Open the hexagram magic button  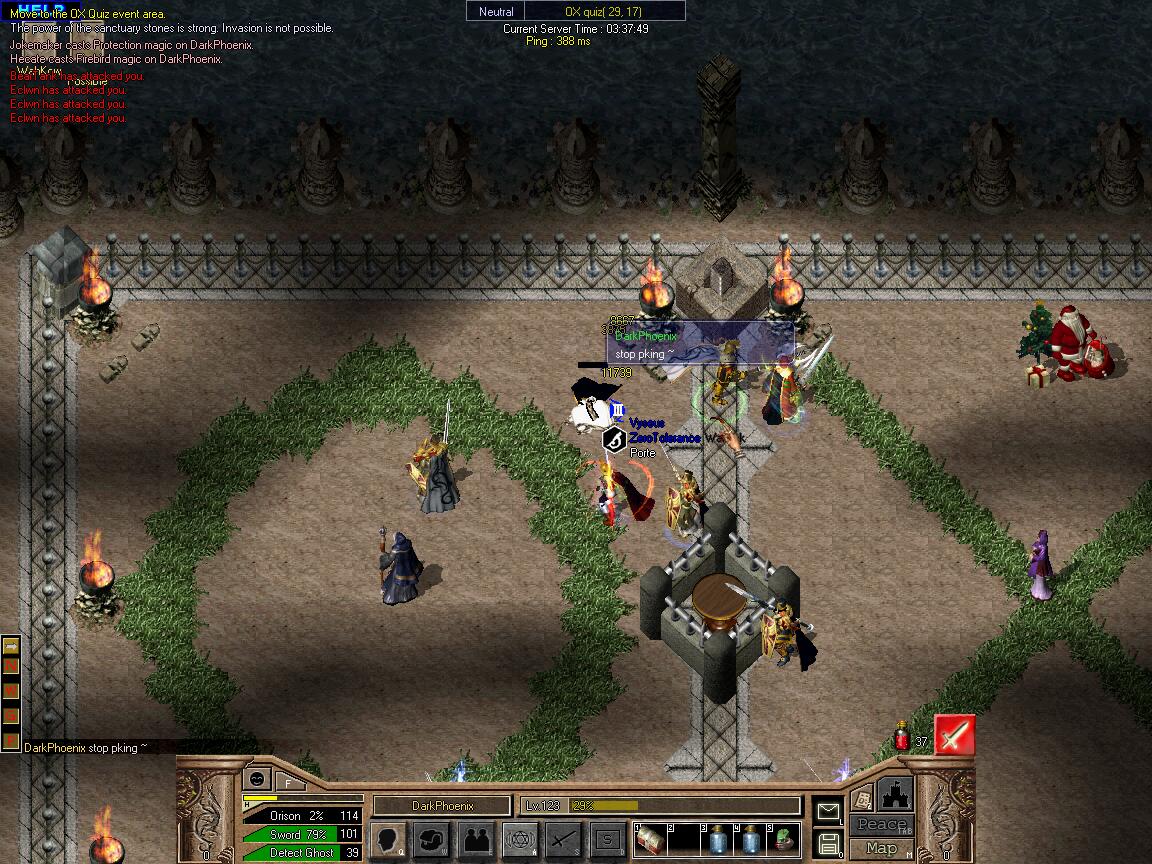tap(519, 838)
